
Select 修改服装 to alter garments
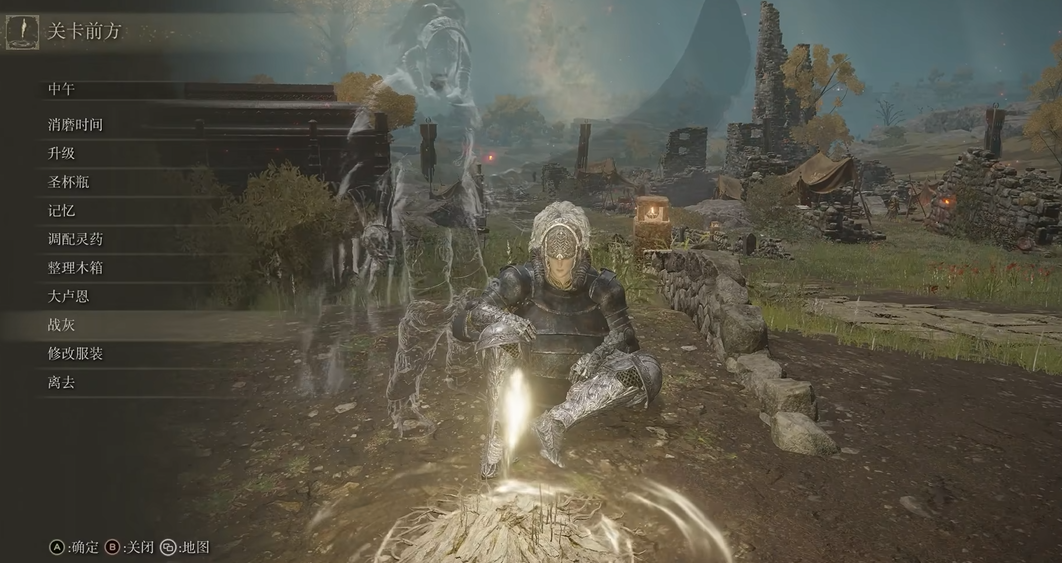point(75,353)
